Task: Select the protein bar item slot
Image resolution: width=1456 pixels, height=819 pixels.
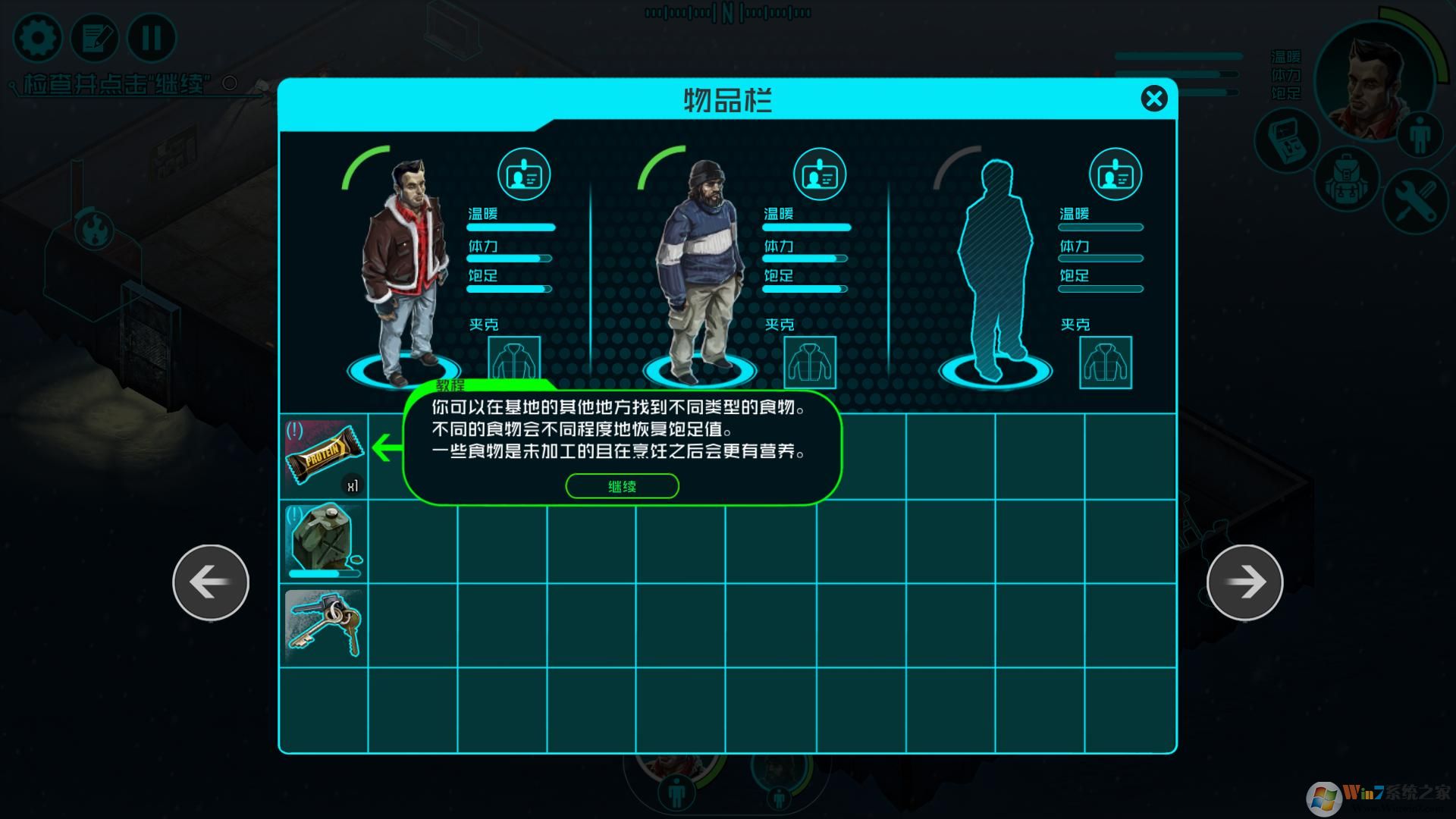Action: point(324,457)
